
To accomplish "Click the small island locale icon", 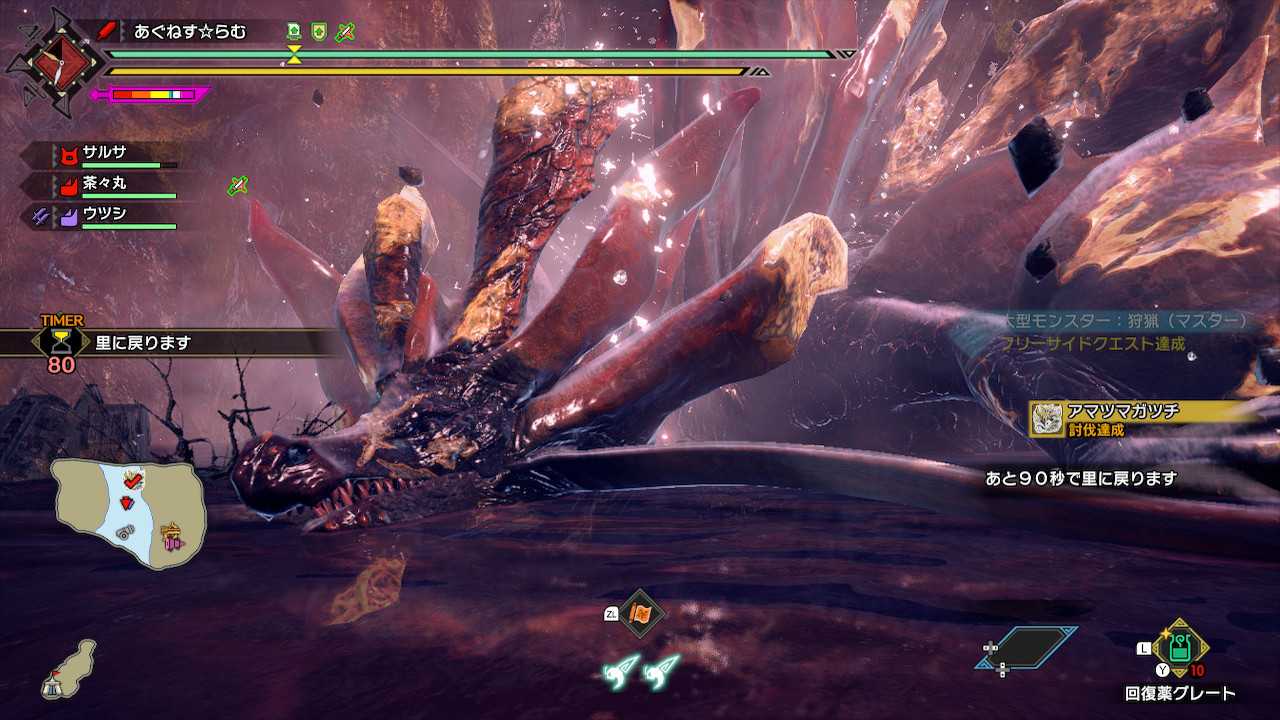I will [68, 671].
